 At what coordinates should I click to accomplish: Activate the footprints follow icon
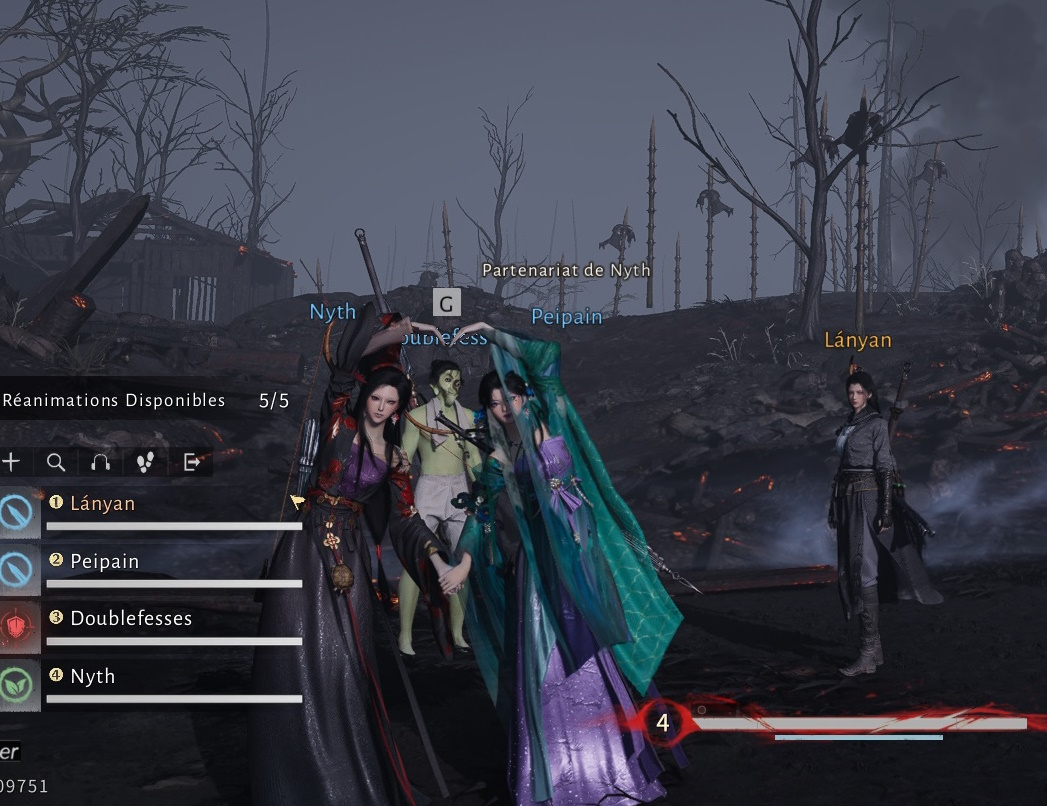(x=146, y=462)
